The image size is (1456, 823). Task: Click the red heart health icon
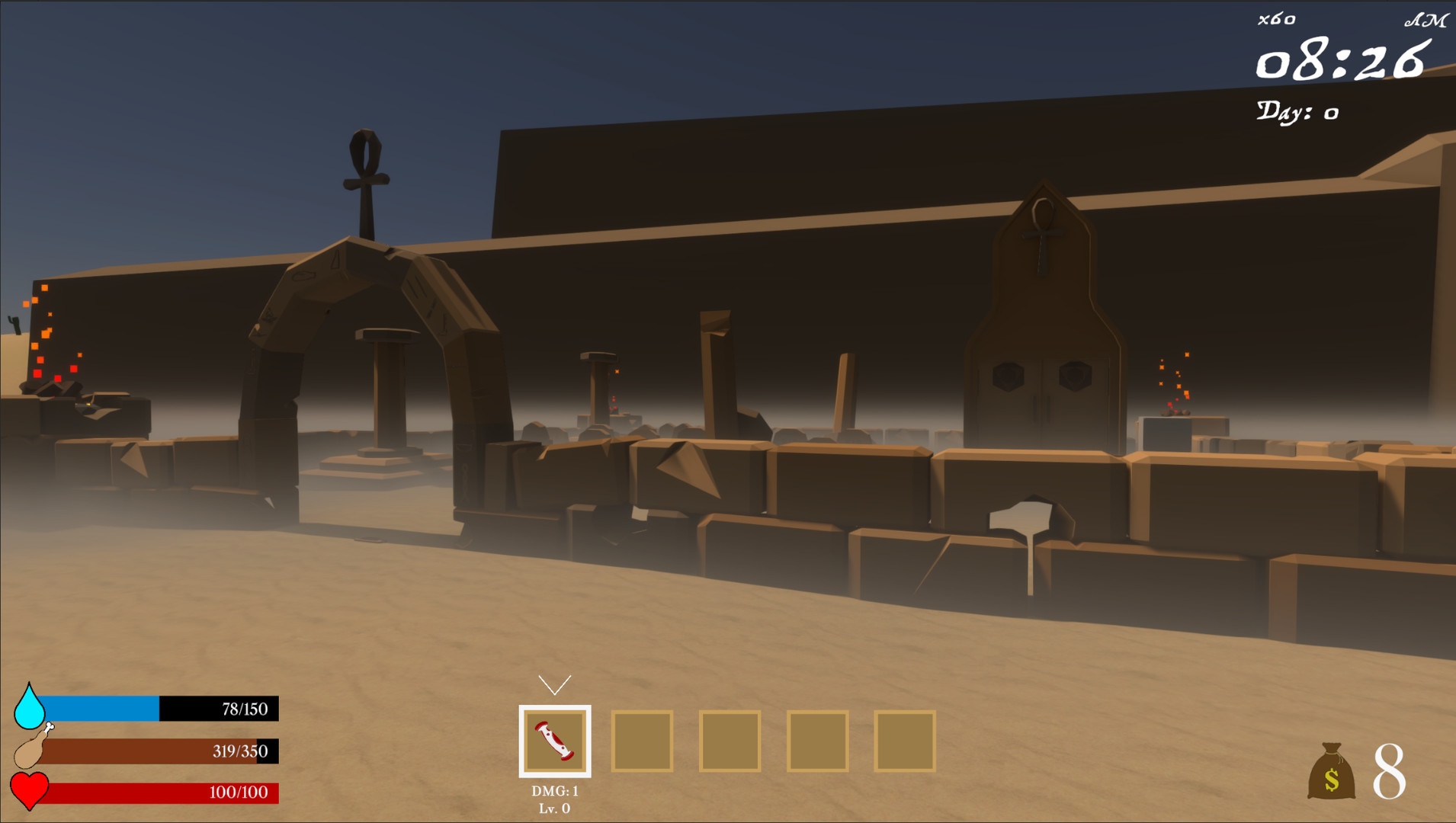point(30,792)
